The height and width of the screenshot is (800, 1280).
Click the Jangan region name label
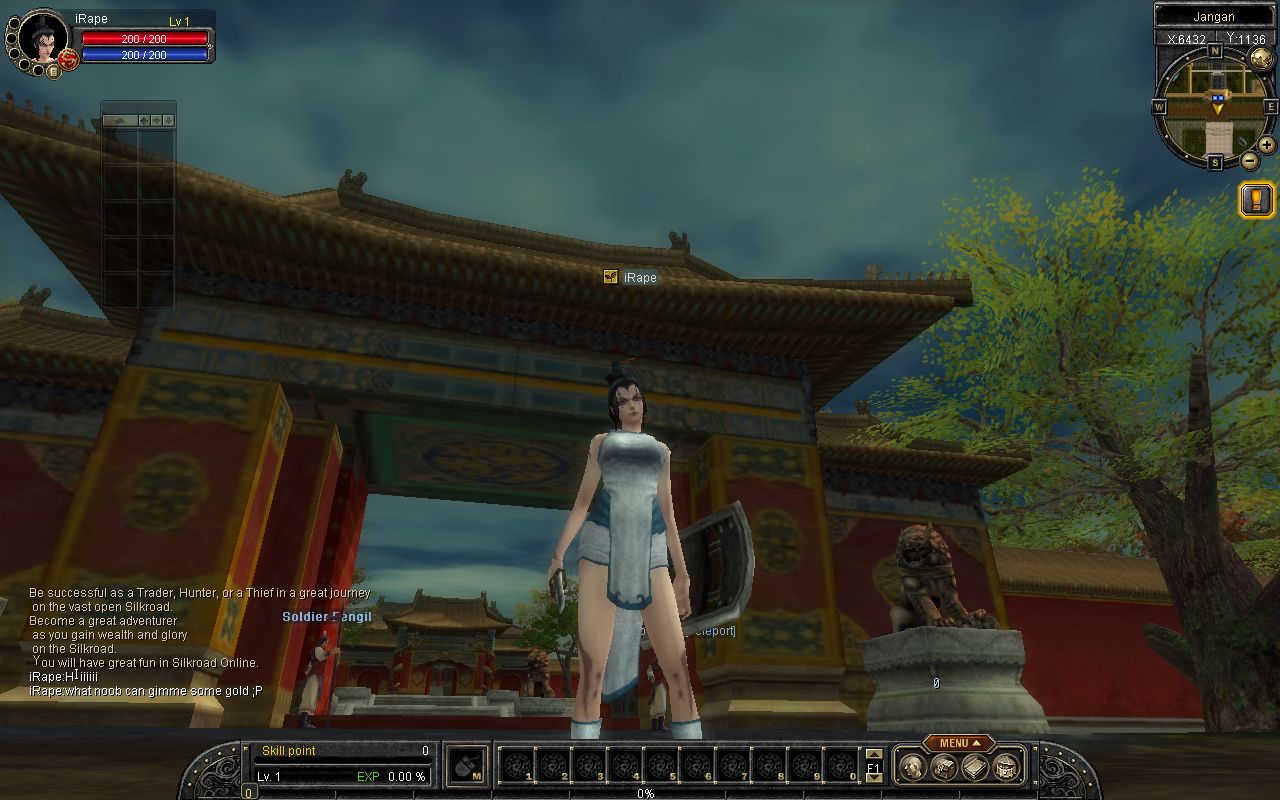pos(1214,17)
